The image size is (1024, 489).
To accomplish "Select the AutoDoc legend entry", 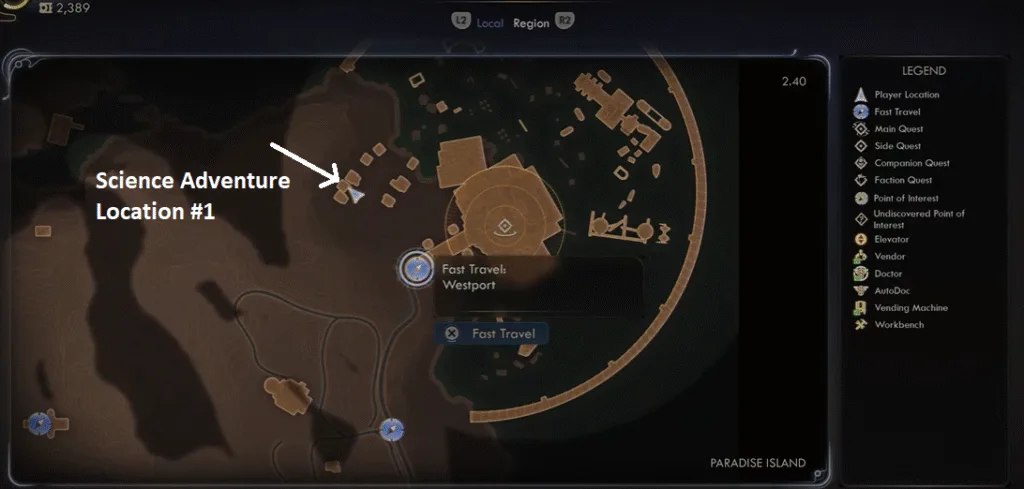I will (893, 290).
